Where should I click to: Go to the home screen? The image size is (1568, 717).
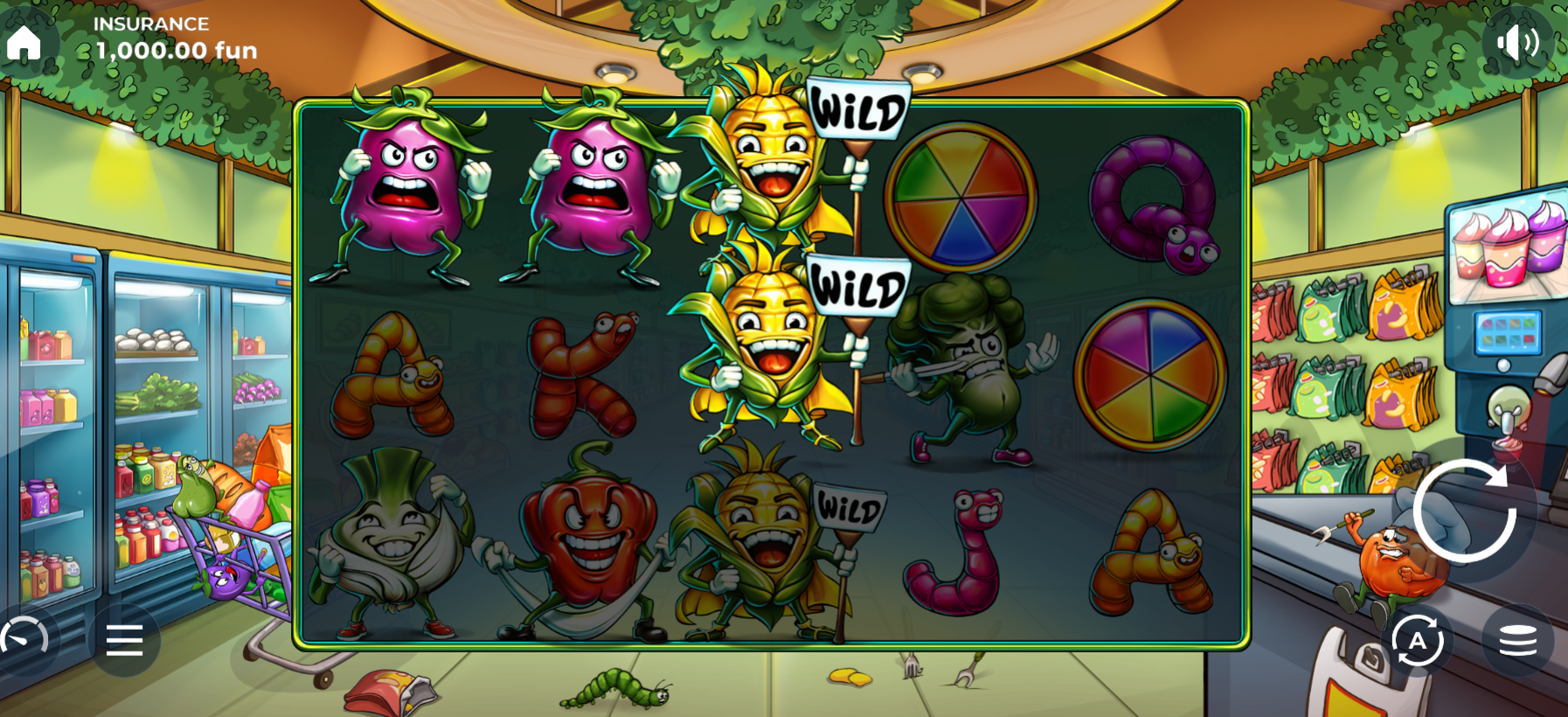(24, 42)
